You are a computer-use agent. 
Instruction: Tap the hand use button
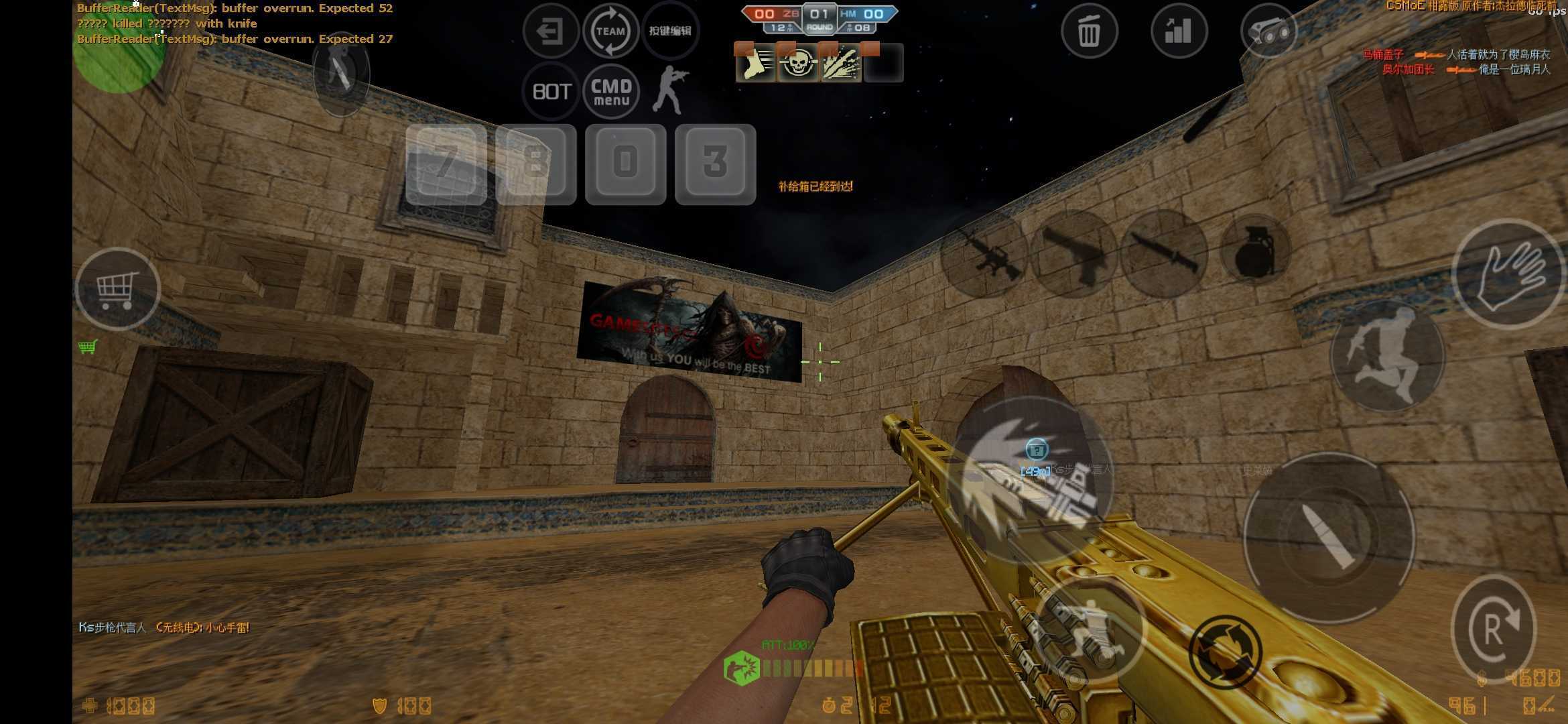tap(1509, 274)
